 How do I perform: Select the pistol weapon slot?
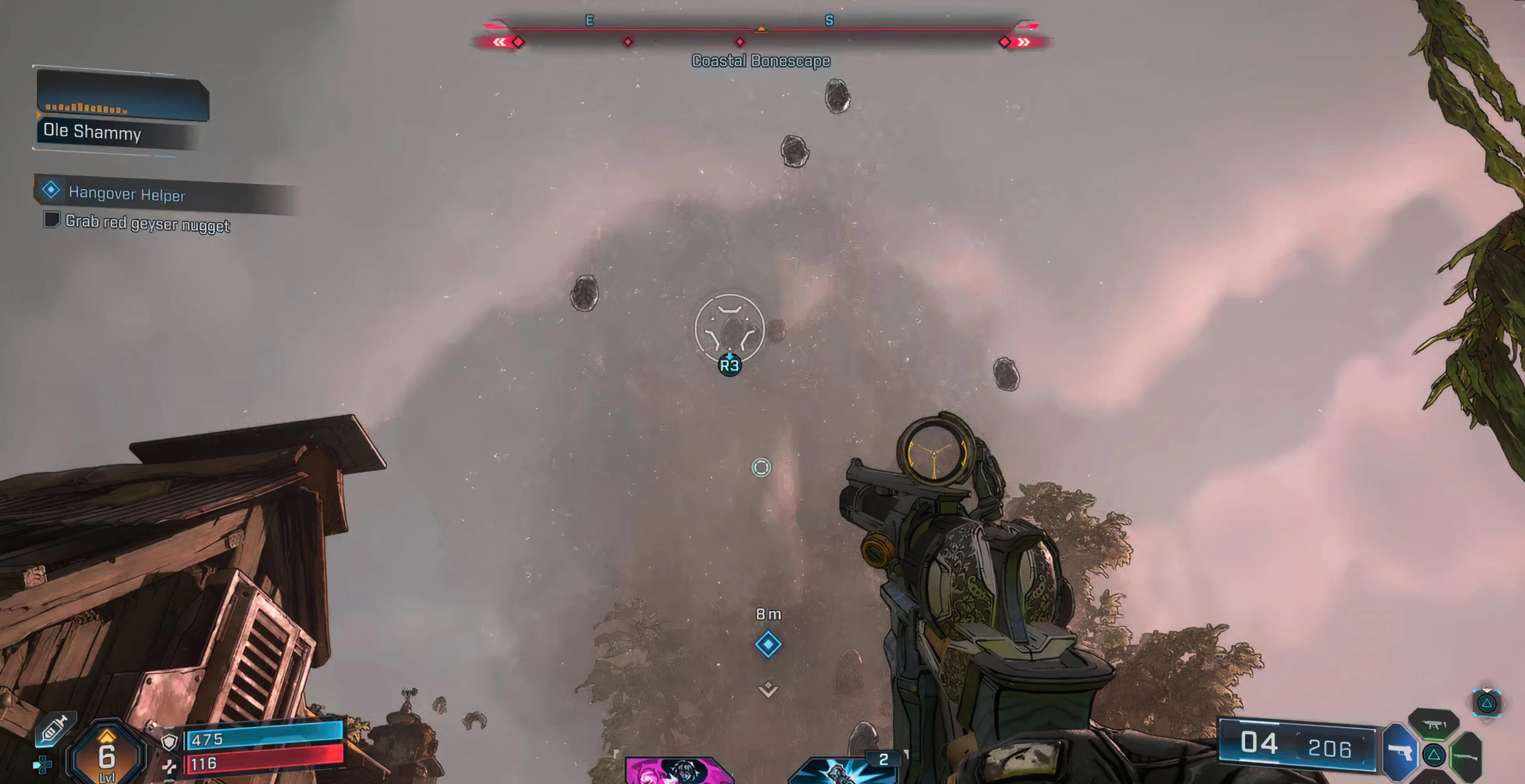click(x=1399, y=752)
